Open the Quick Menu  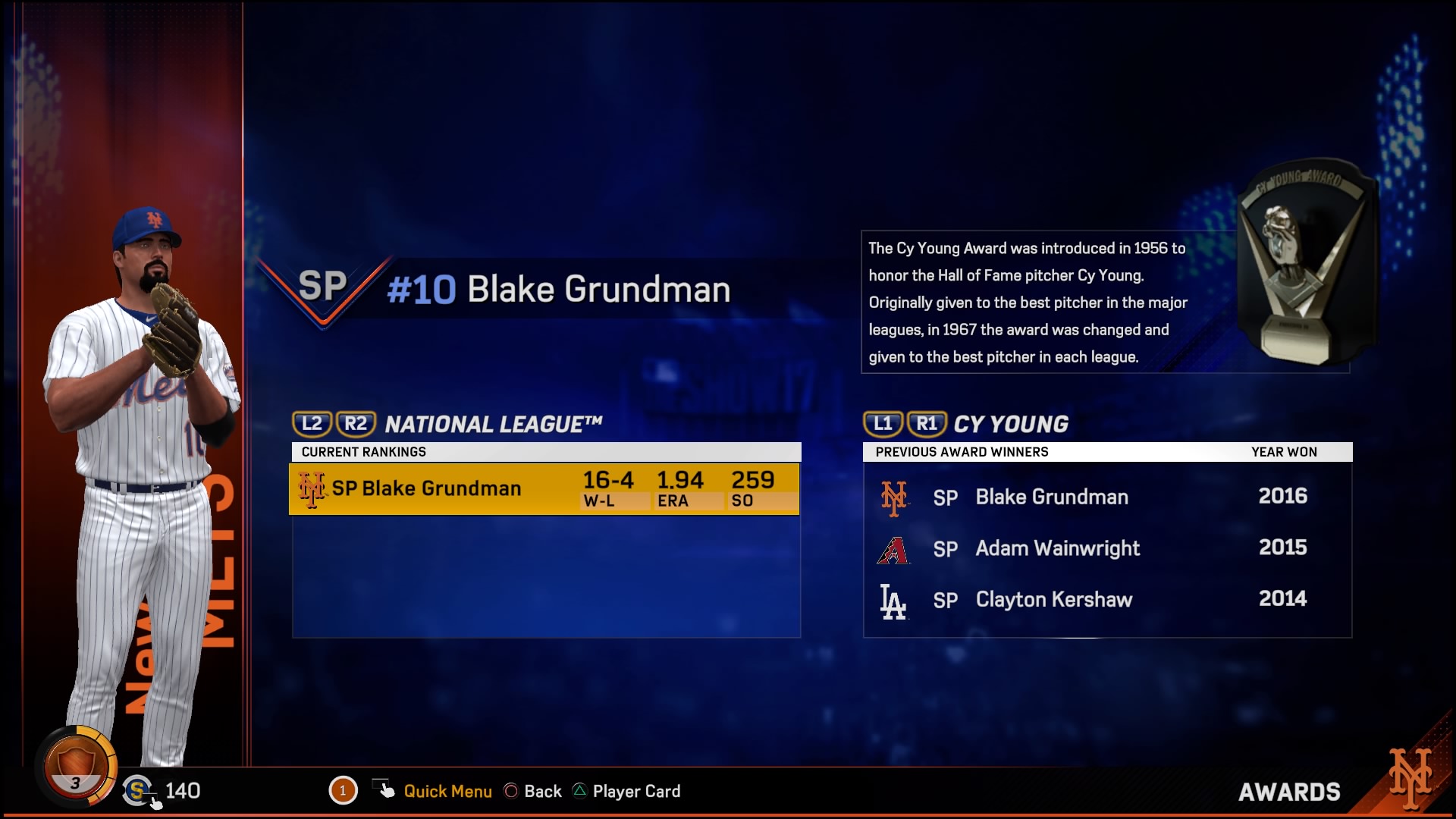(x=447, y=791)
